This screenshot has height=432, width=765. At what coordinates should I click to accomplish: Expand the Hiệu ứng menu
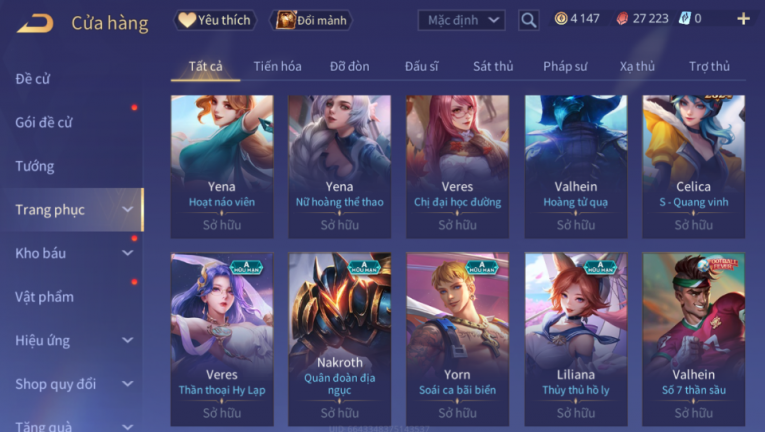click(x=72, y=340)
